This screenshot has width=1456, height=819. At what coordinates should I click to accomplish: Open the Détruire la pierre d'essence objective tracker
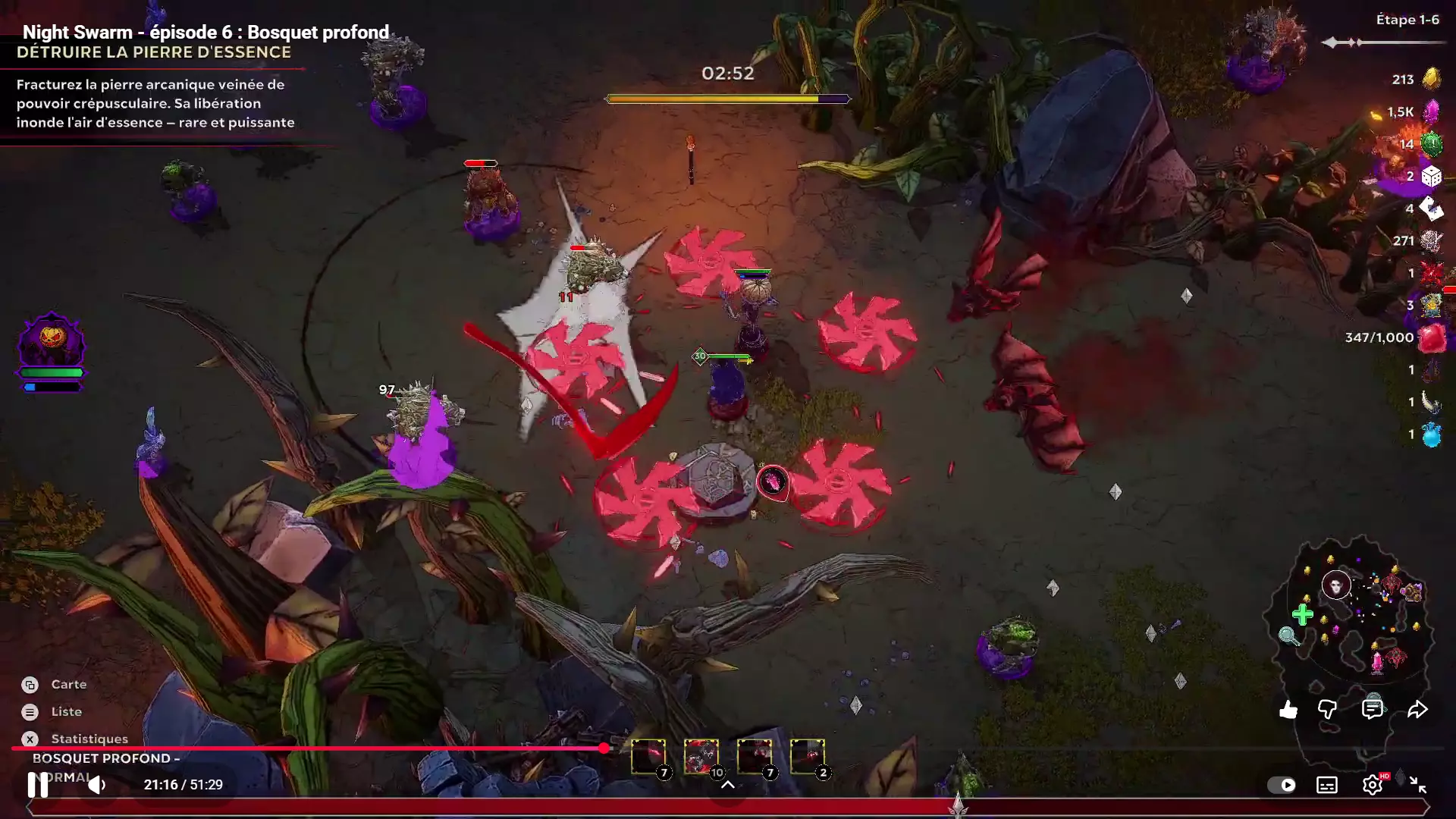(154, 52)
